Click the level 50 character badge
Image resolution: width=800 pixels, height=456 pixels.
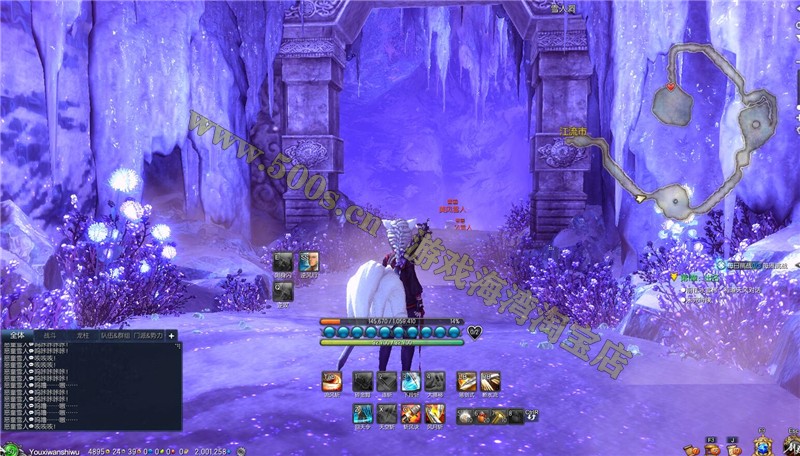pyautogui.click(x=12, y=449)
